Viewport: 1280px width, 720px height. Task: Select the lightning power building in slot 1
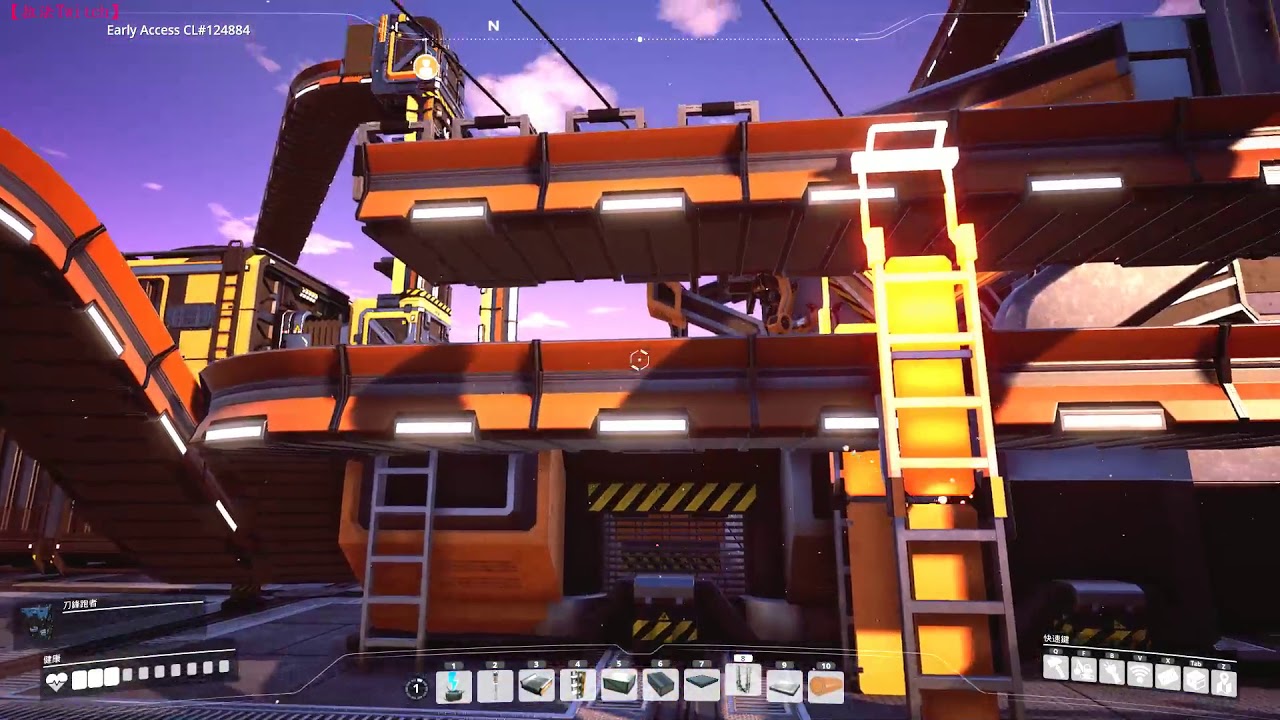[454, 686]
